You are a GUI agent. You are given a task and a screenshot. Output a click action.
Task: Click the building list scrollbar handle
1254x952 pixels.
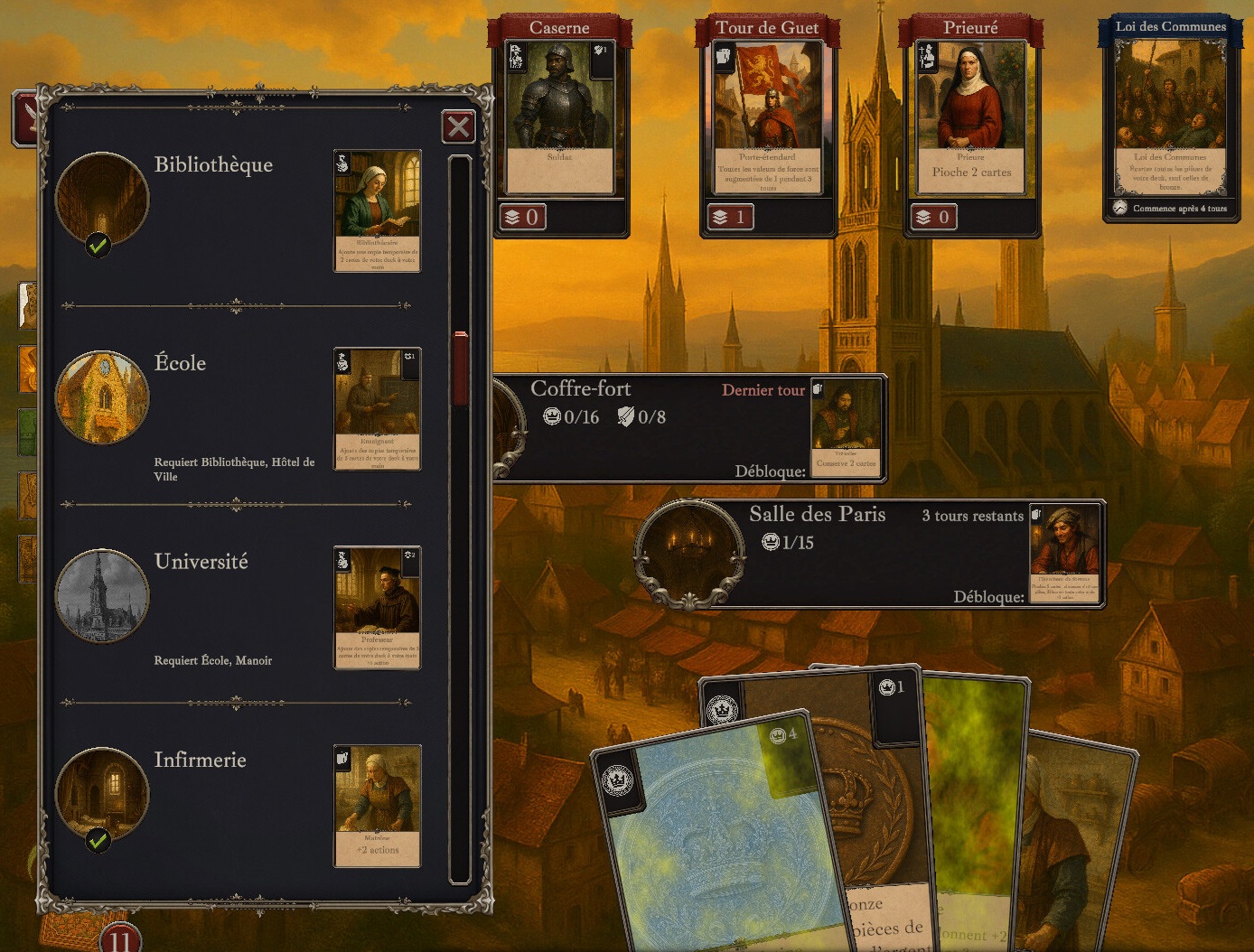[461, 369]
